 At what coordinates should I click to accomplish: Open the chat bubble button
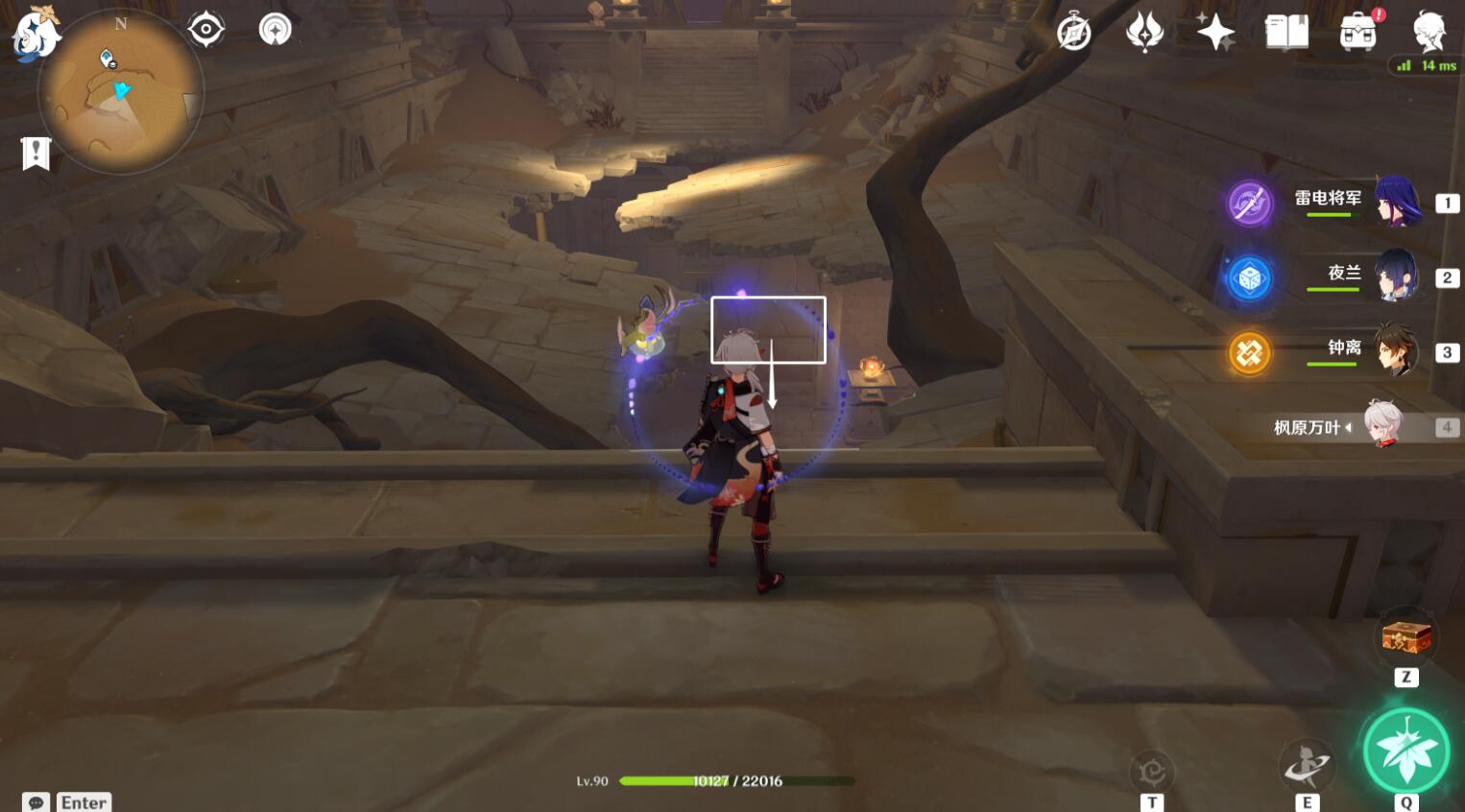[36, 802]
